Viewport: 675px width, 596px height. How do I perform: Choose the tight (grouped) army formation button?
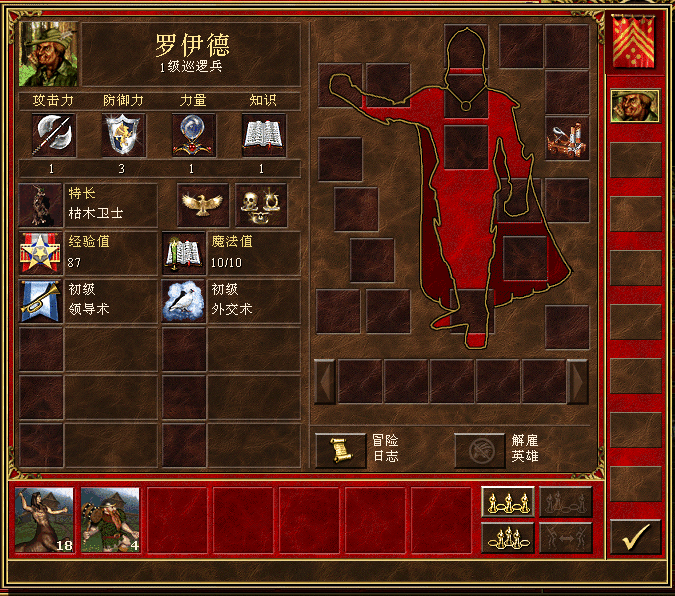507,537
